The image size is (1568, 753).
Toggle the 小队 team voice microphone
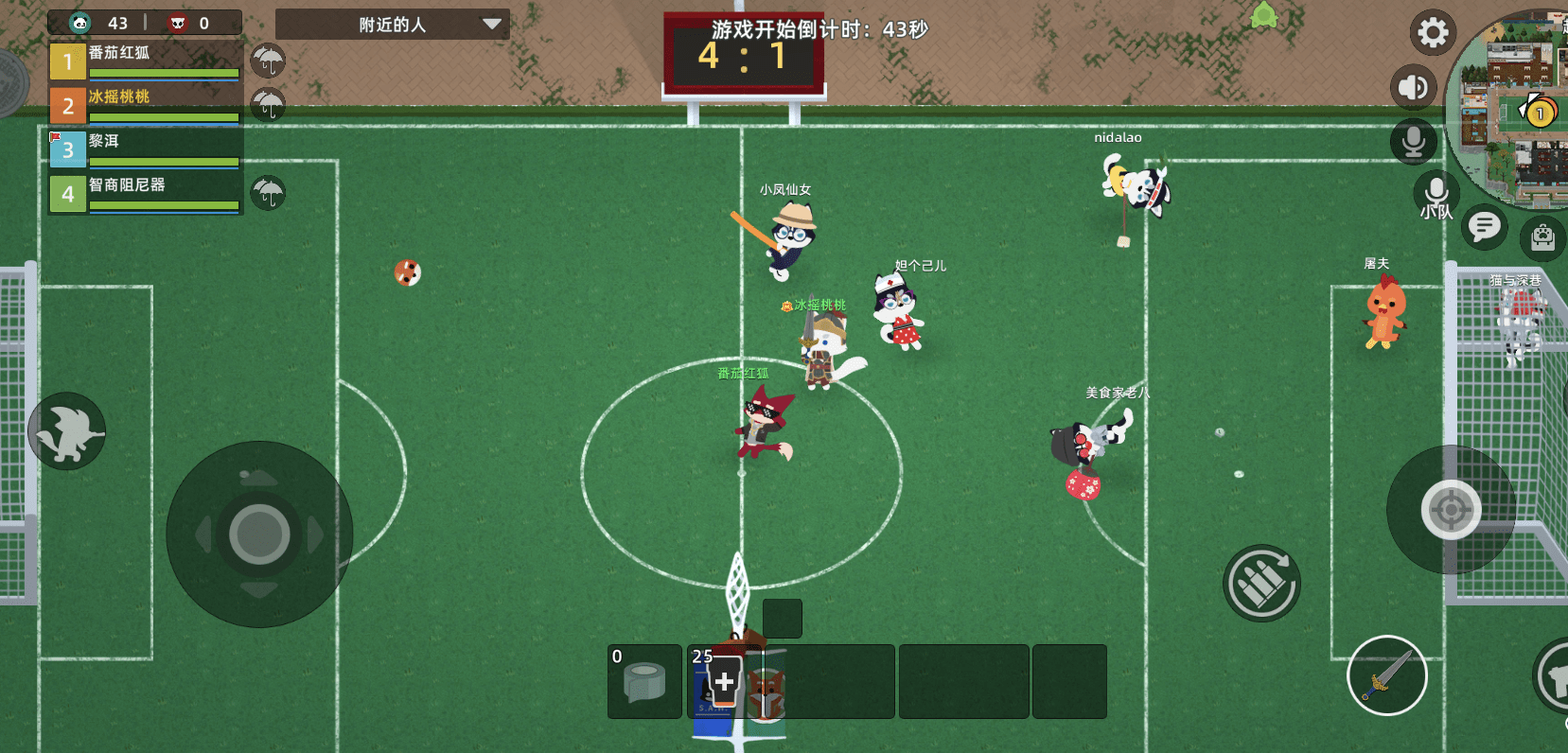1436,196
